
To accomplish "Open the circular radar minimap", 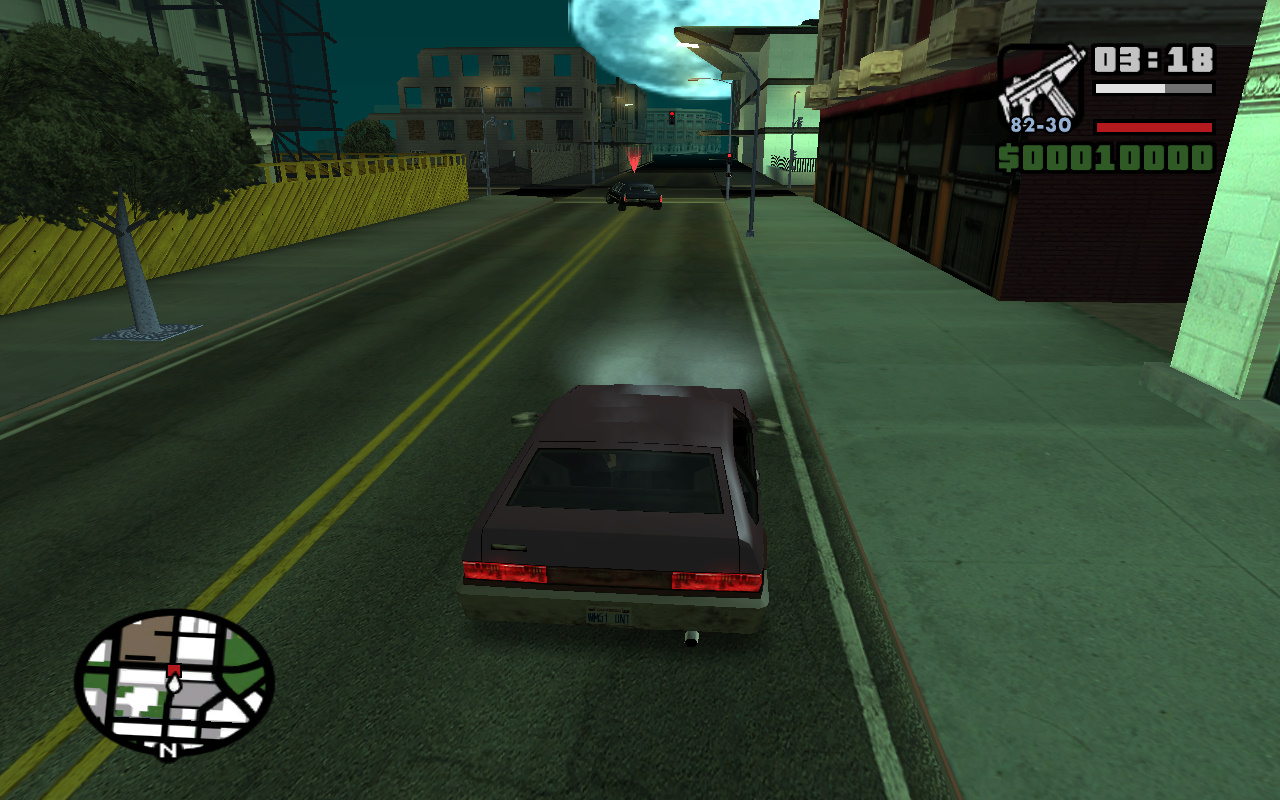I will pos(174,681).
